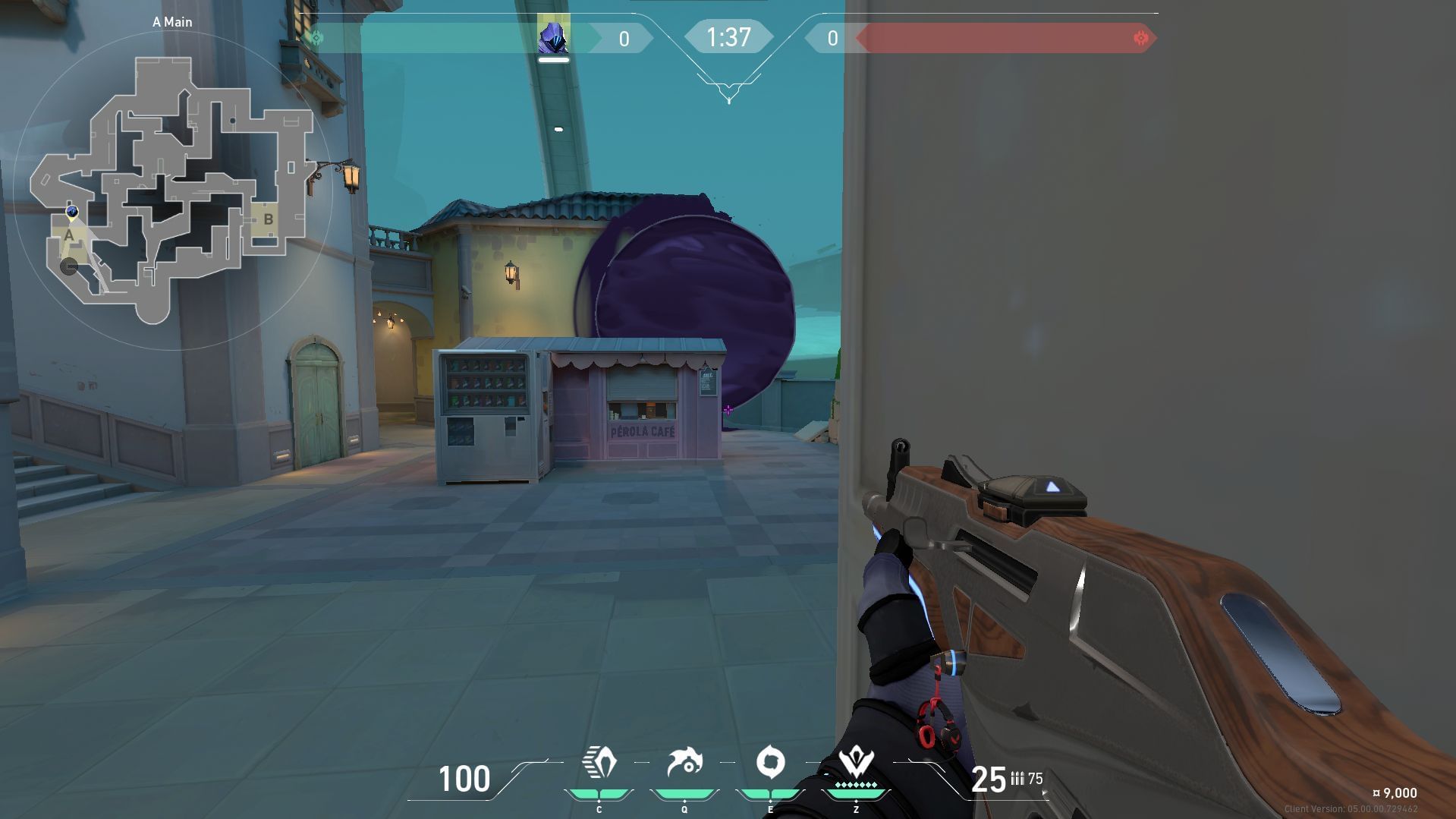This screenshot has height=819, width=1456.
Task: Click the ammo count showing 25
Action: tap(988, 779)
